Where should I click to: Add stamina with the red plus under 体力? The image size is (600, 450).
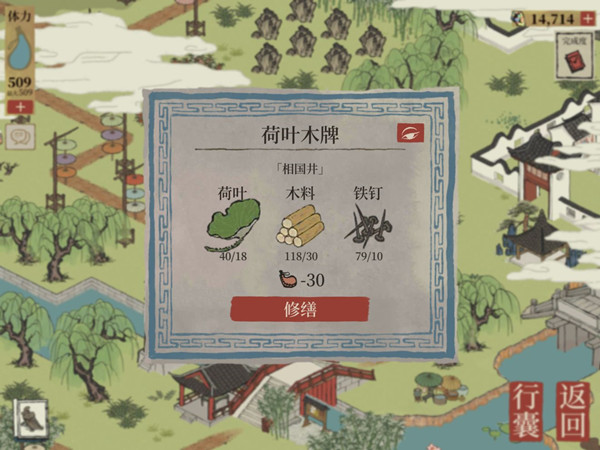pyautogui.click(x=20, y=106)
